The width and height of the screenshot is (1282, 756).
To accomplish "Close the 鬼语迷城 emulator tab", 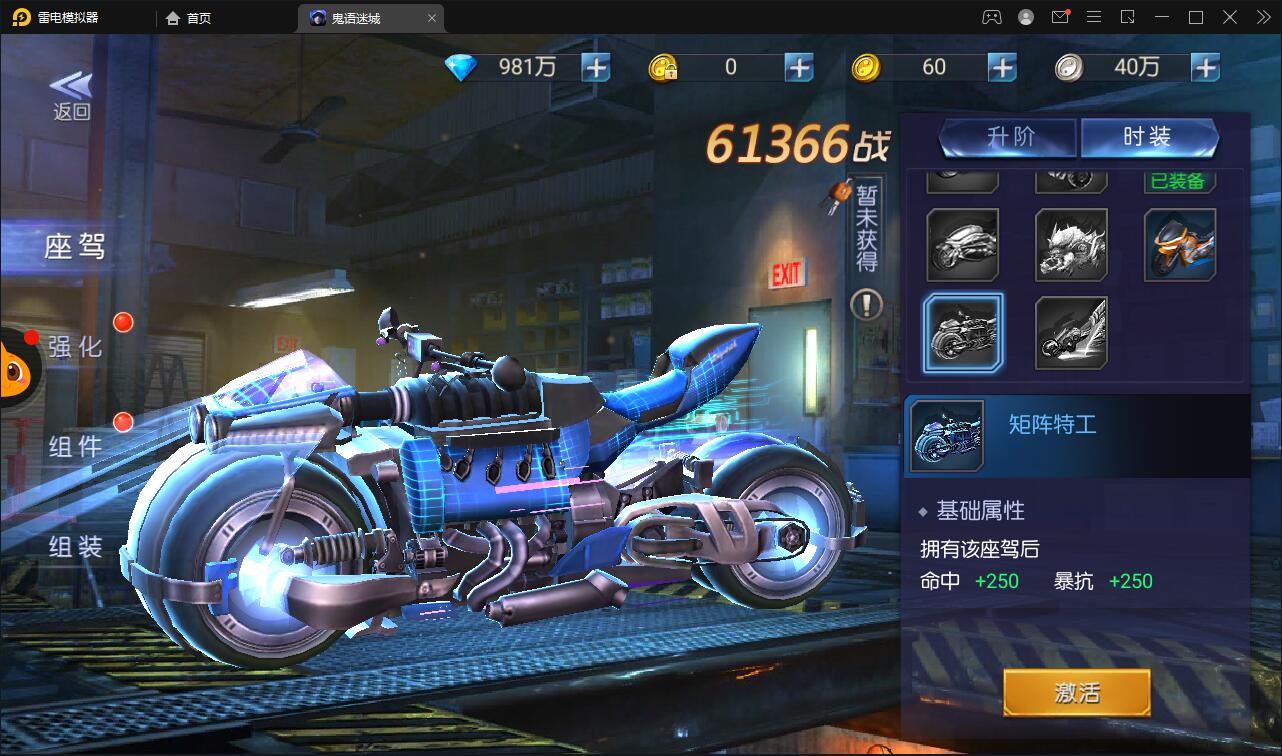I will click(x=432, y=18).
